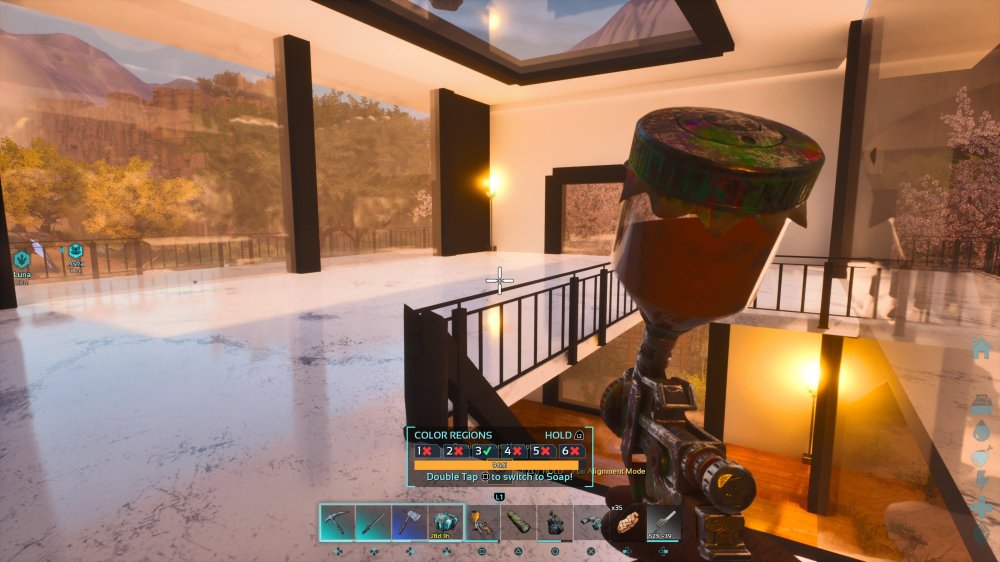Click the house status icon
Viewport: 1000px width, 562px height.
(981, 348)
